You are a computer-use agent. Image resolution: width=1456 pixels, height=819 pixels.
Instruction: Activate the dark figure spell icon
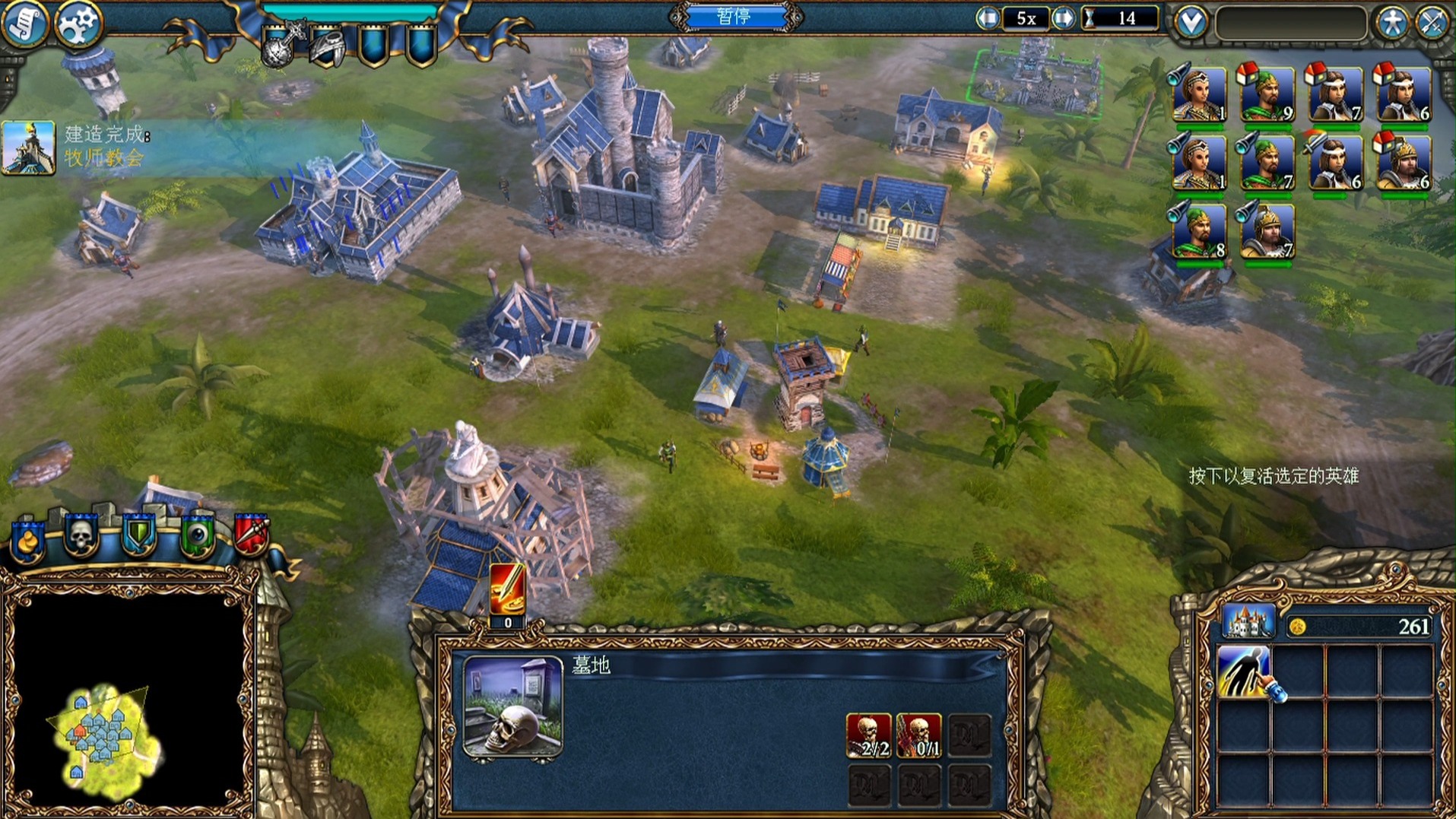[x=1243, y=671]
